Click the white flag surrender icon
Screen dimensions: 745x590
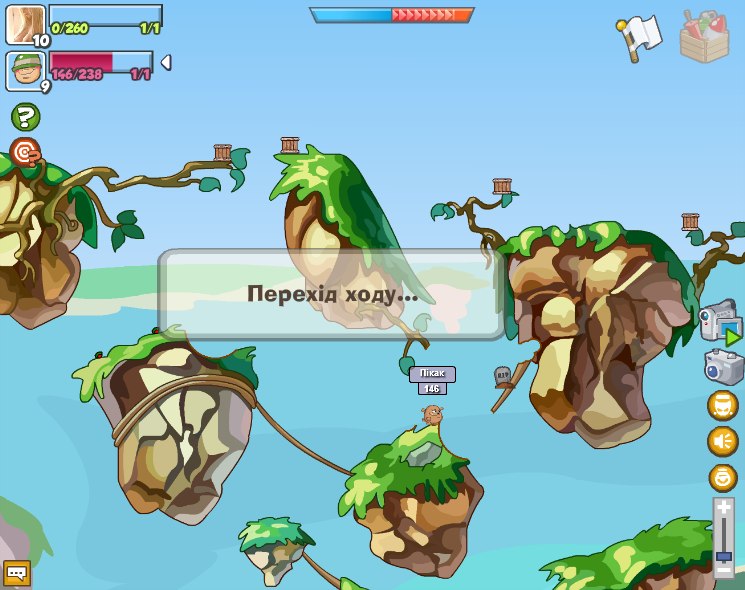click(640, 37)
